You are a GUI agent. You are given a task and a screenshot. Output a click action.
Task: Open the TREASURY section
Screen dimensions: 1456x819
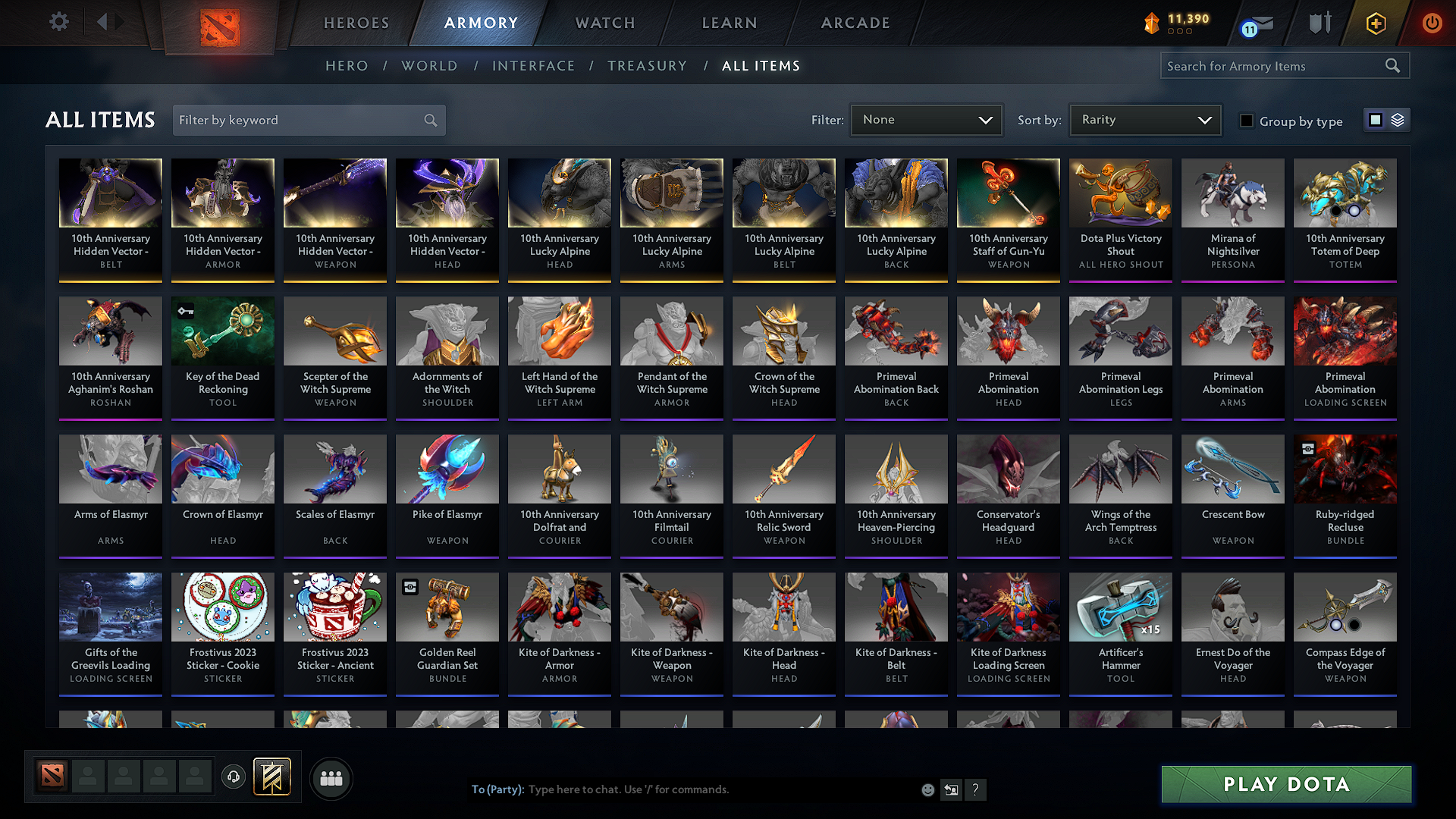(647, 66)
